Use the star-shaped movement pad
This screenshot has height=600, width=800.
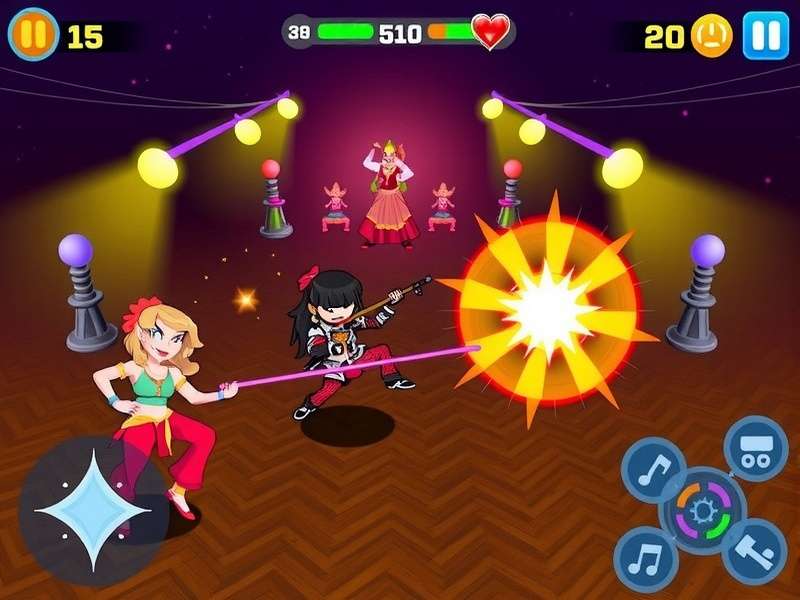(92, 510)
